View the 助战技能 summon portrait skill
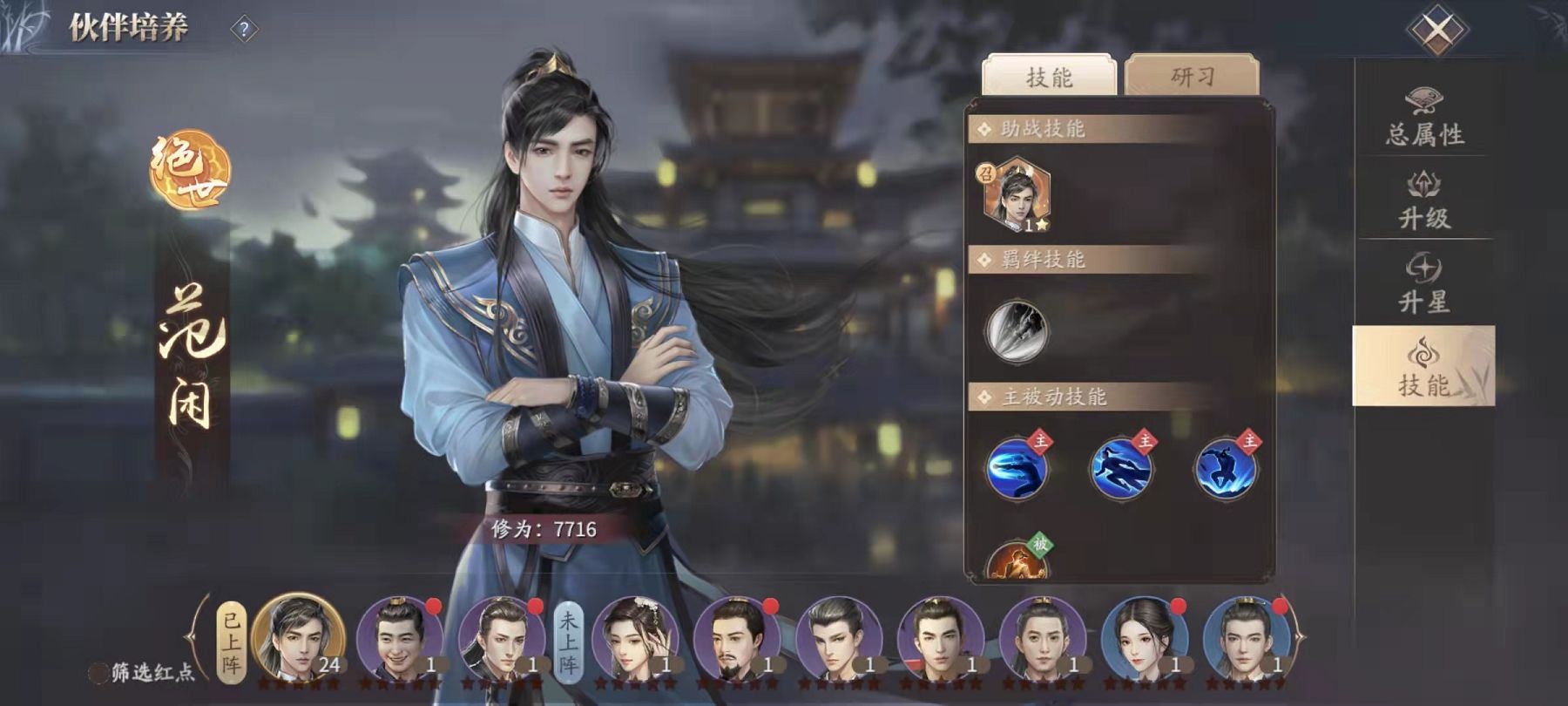 tap(1017, 195)
